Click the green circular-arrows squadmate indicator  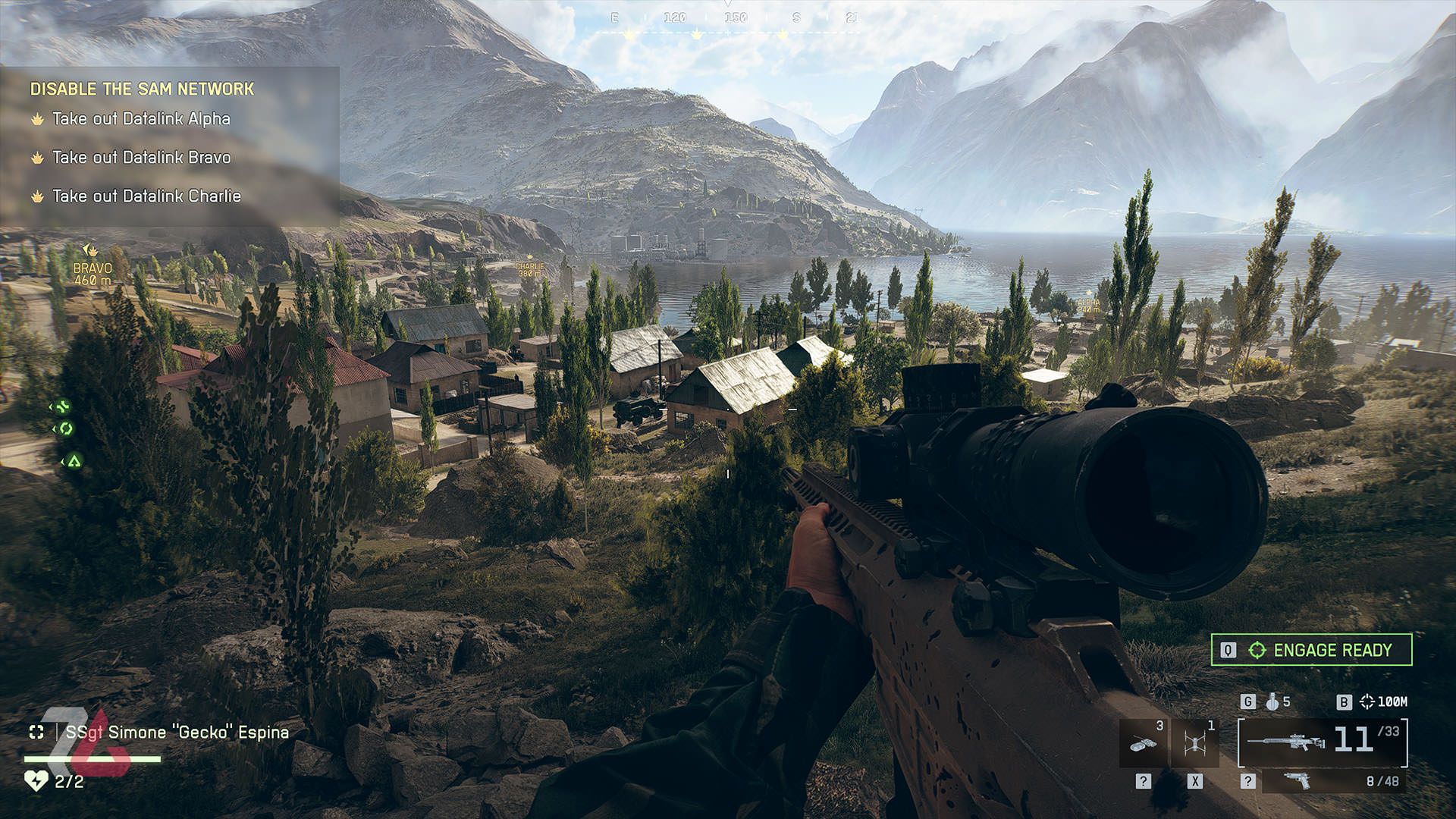tap(65, 429)
